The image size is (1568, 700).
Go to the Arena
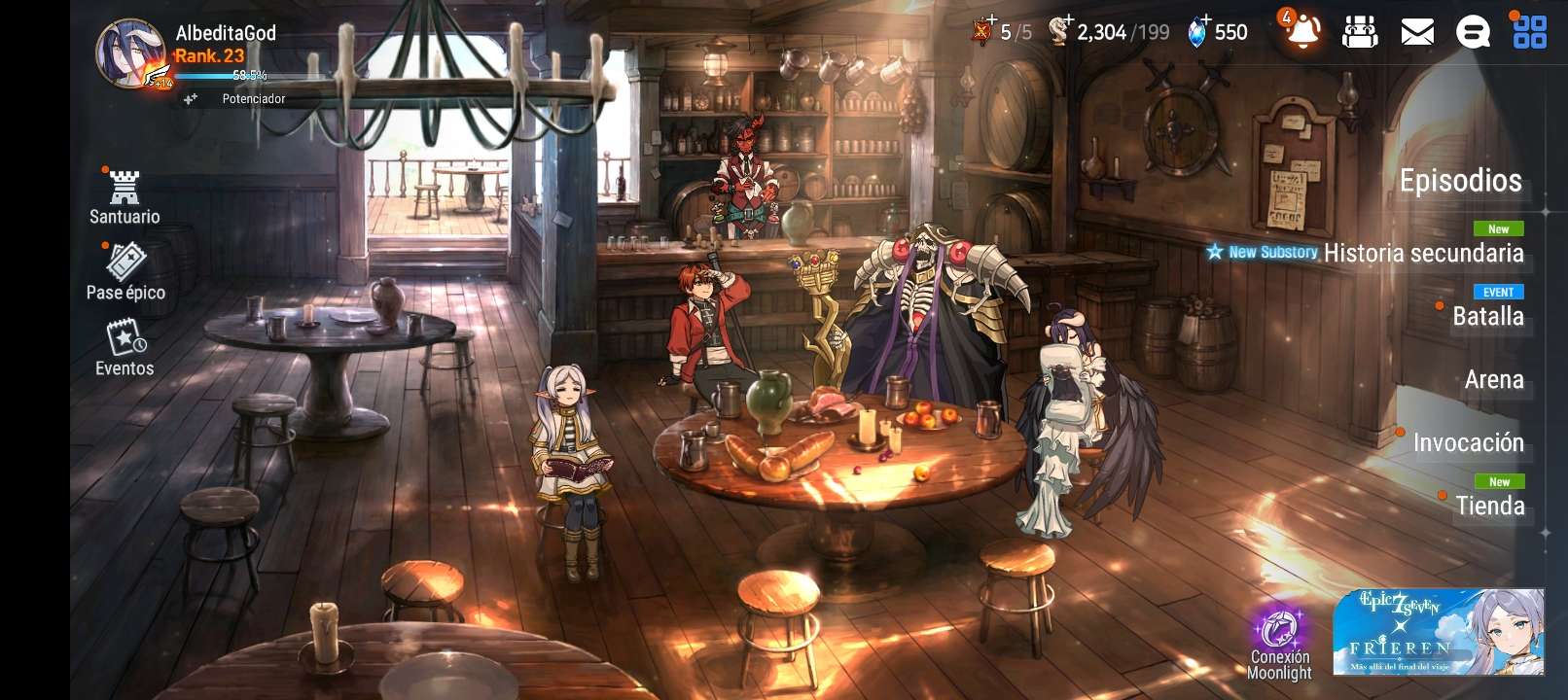[1494, 380]
